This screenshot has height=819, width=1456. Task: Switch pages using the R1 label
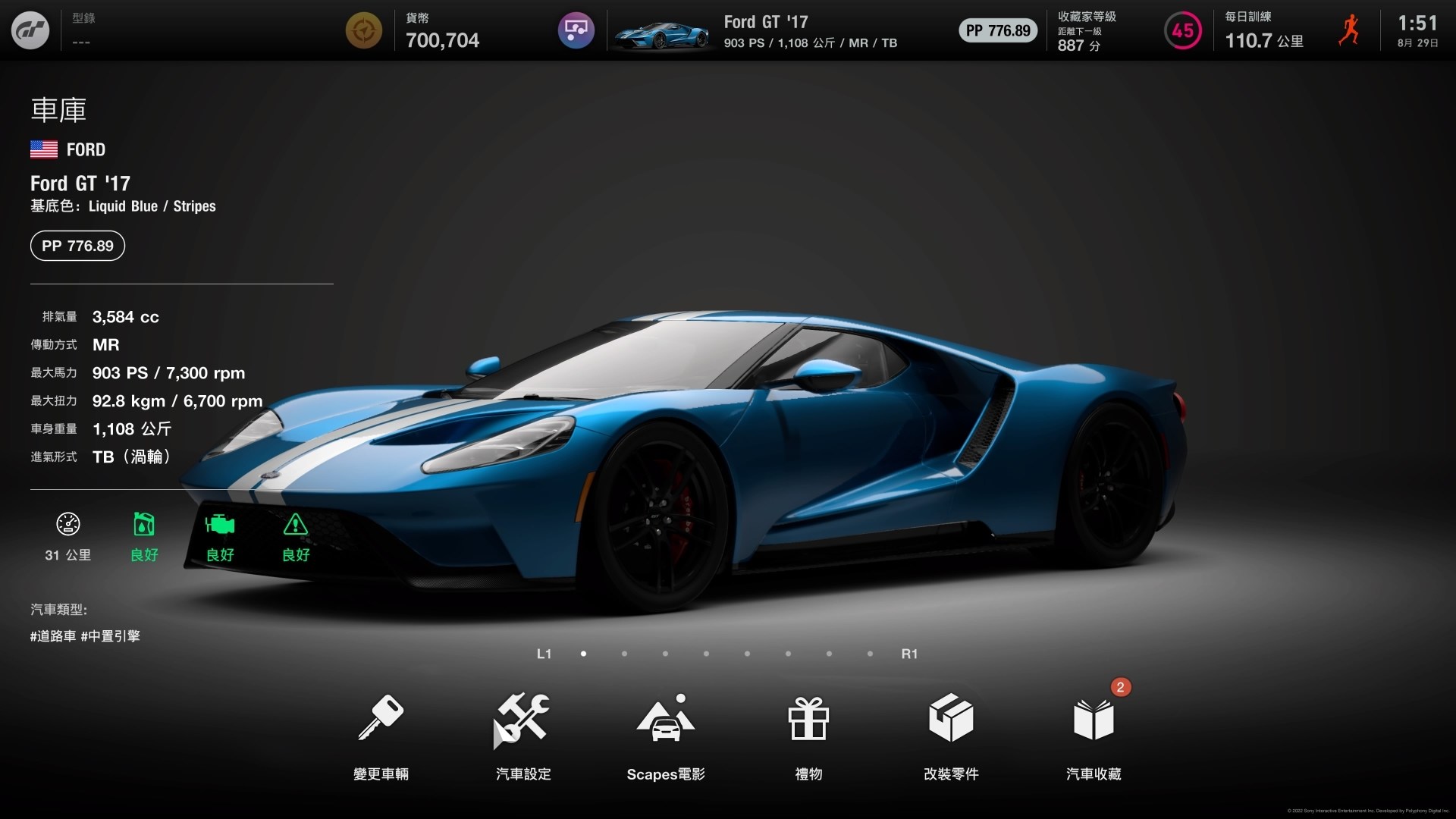(910, 653)
